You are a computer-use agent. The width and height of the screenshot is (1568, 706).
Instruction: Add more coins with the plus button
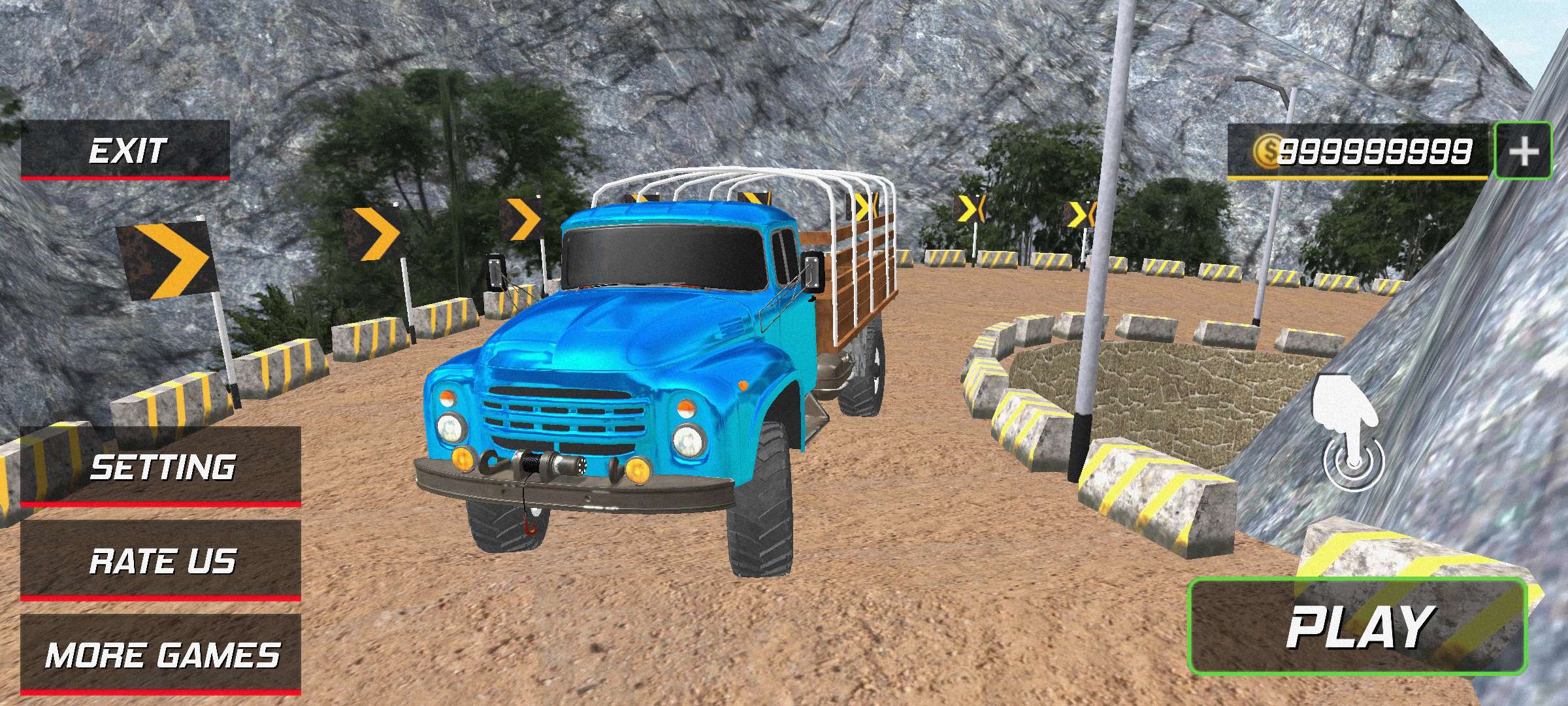1524,151
